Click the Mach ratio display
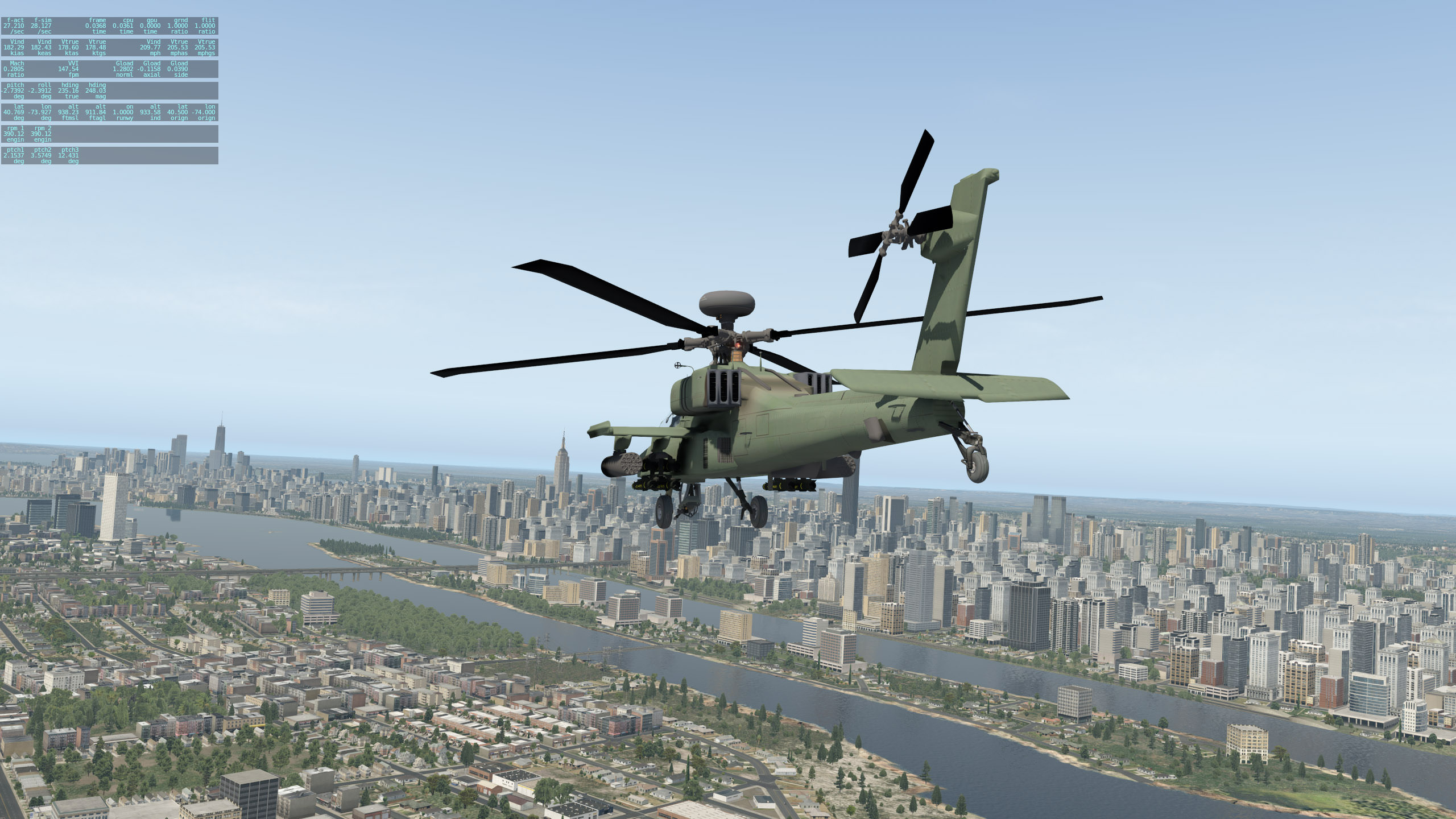This screenshot has width=1456, height=819. (13, 69)
